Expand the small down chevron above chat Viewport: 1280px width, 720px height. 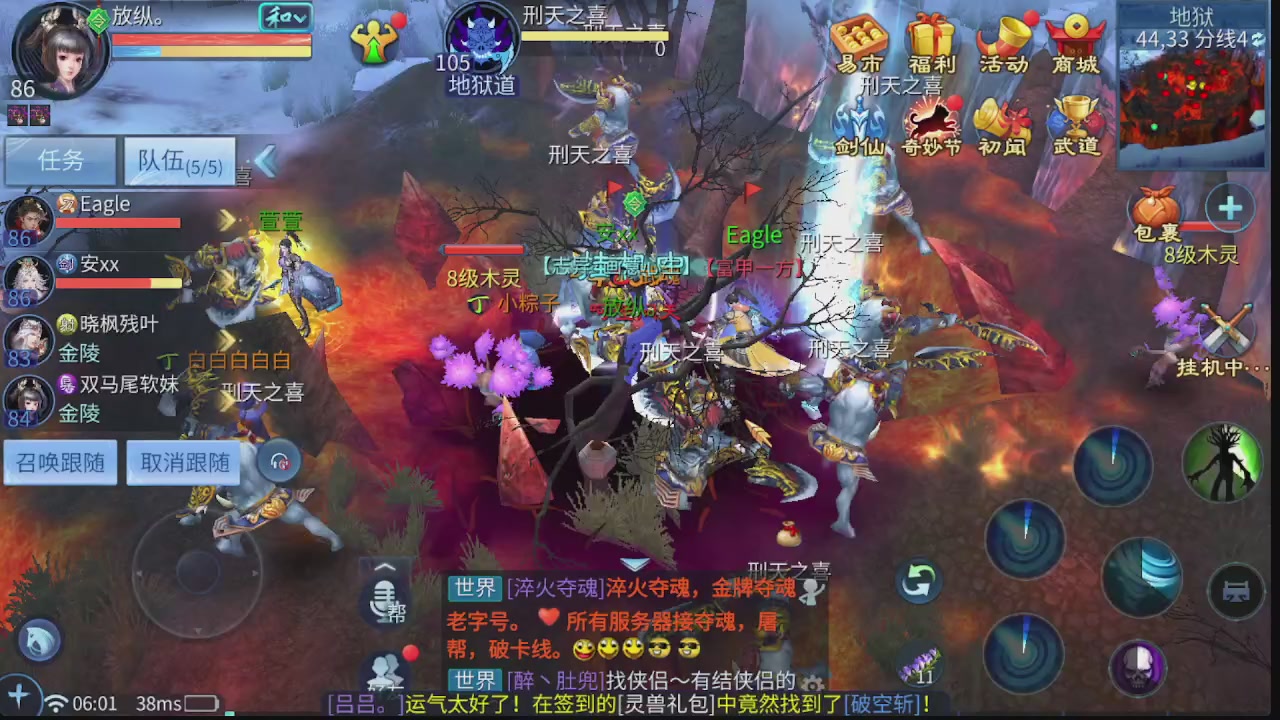coord(635,564)
